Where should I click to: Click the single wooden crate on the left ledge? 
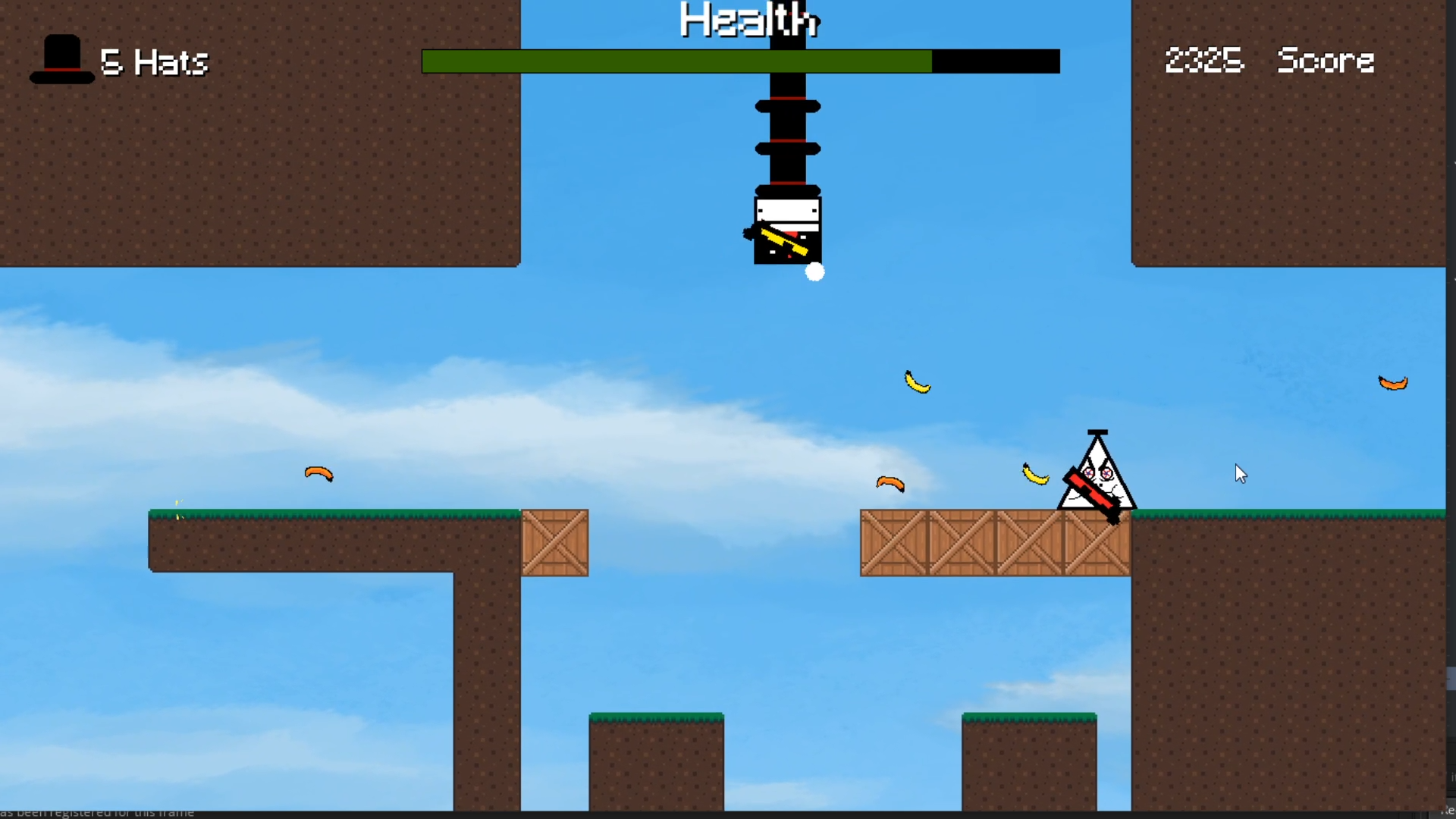tap(555, 541)
